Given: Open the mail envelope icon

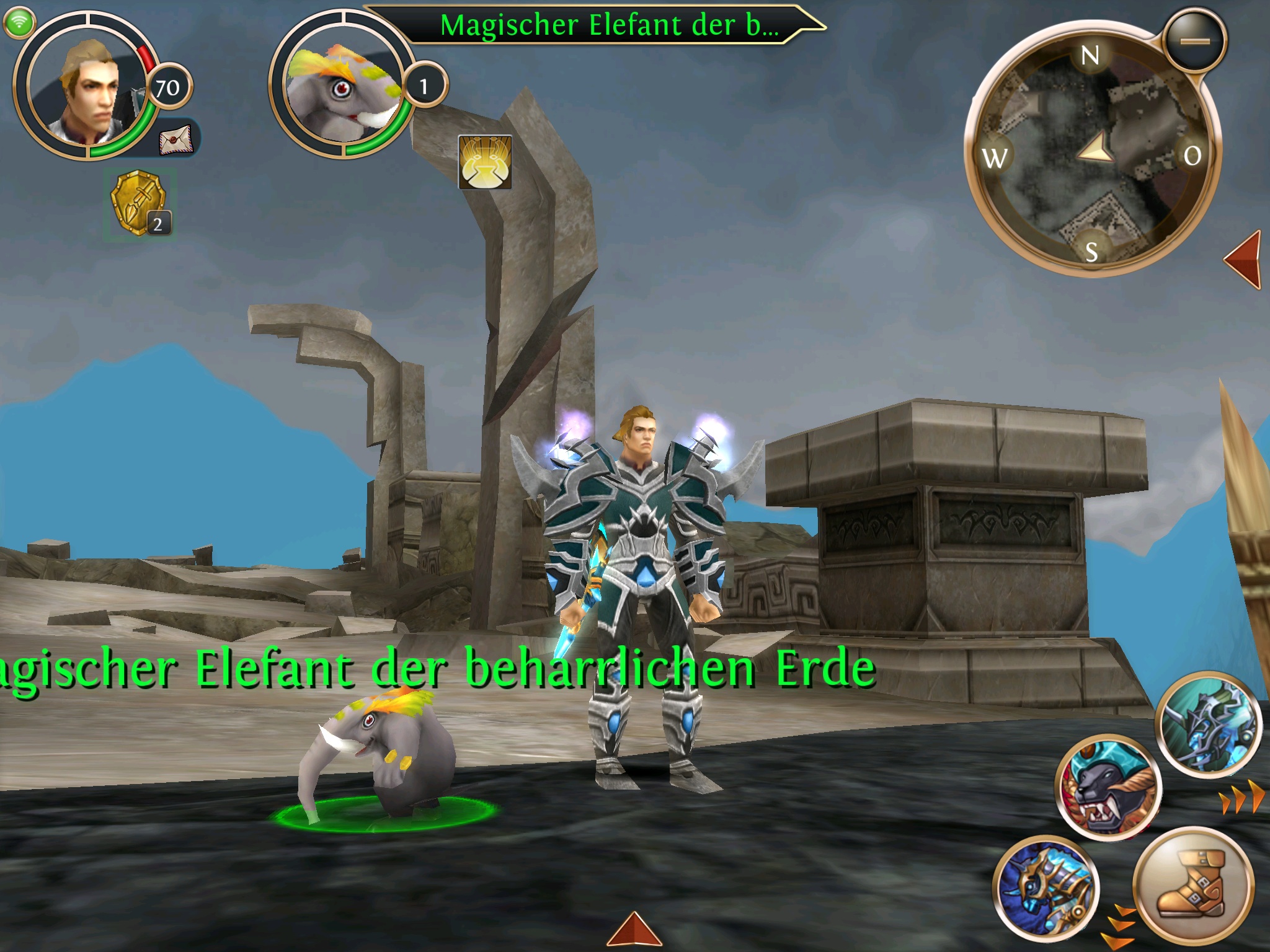Looking at the screenshot, I should click(x=176, y=139).
